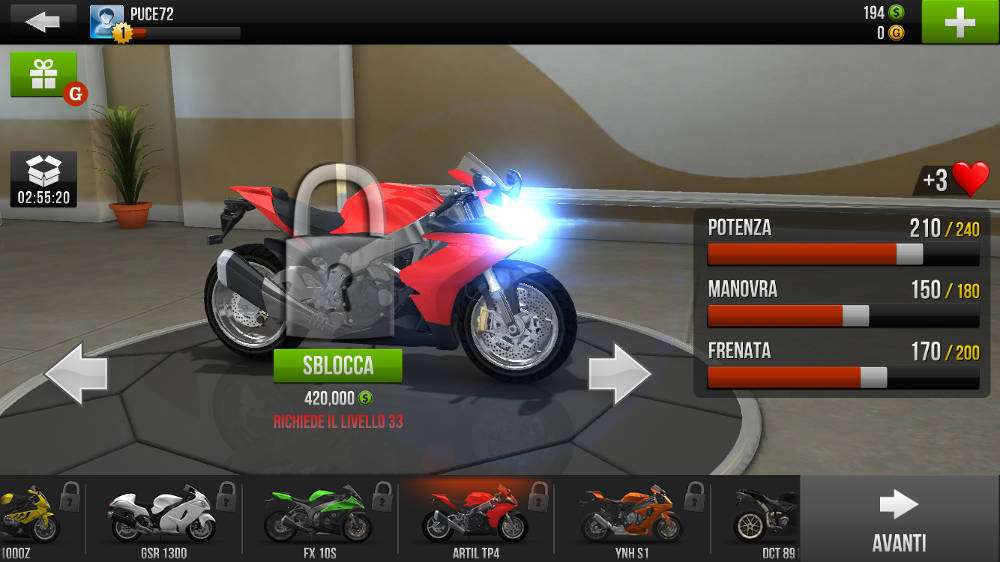The image size is (1000, 562).
Task: Unlock the bike with SBLOCCA button
Action: tap(338, 365)
